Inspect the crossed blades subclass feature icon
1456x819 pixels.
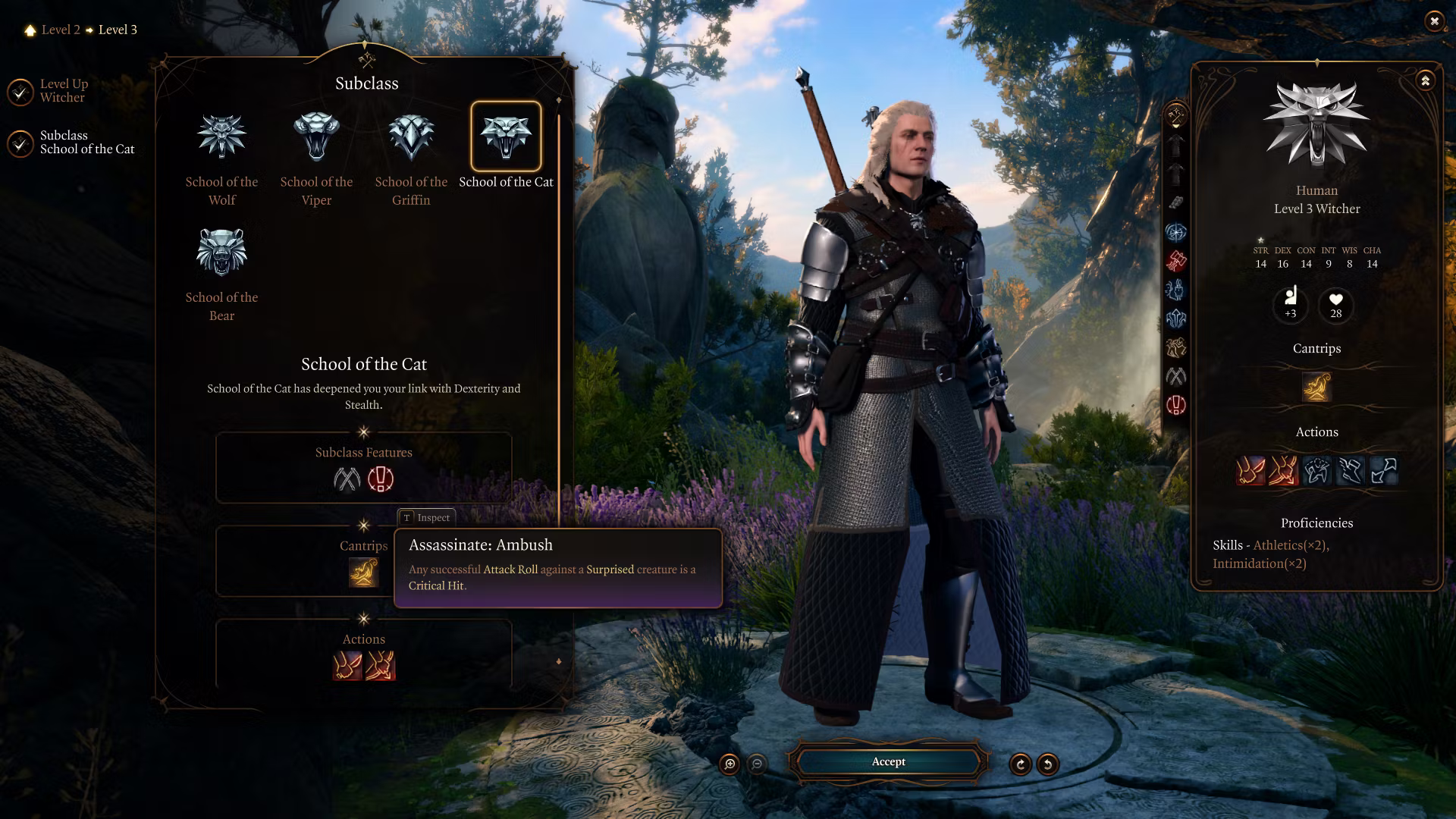347,479
